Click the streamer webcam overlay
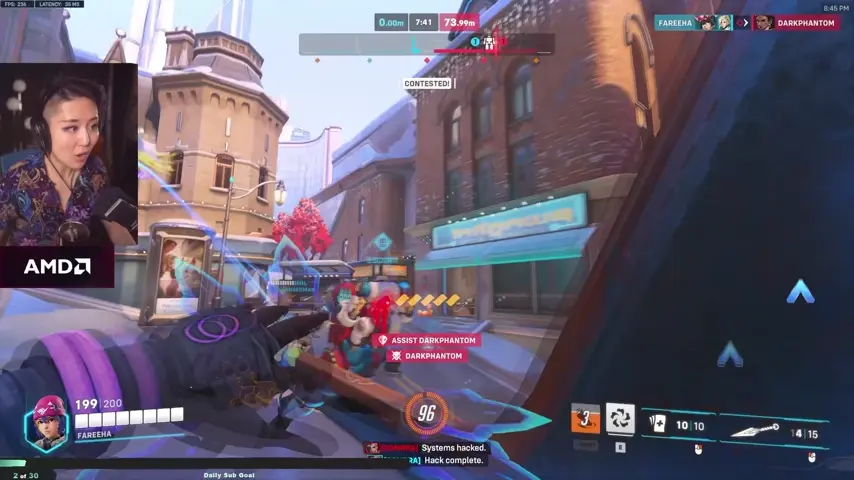The image size is (854, 480). pyautogui.click(x=68, y=155)
